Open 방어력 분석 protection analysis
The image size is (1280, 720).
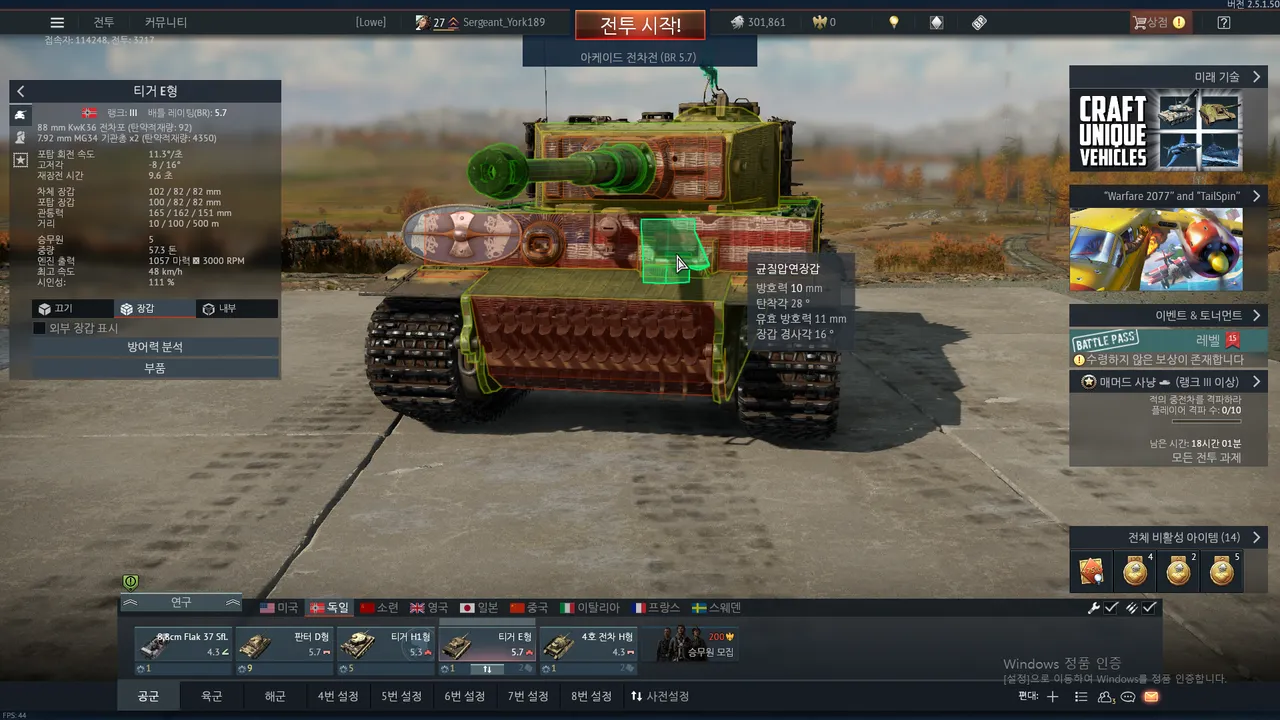coord(154,347)
